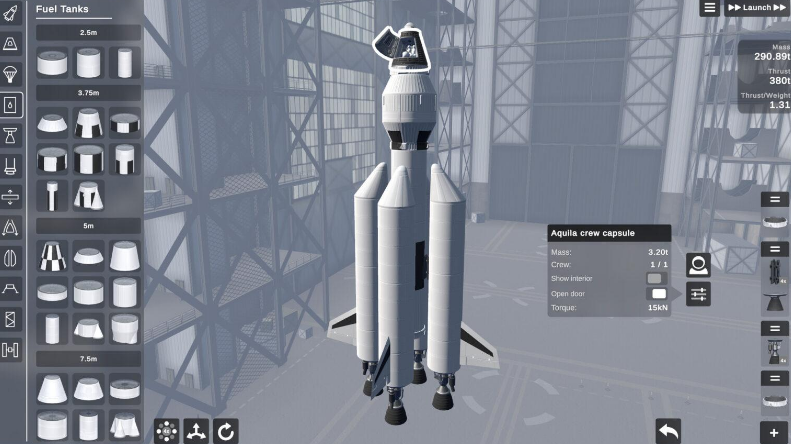Pick the checkered 5m fuel tank
The width and height of the screenshot is (791, 444).
pyautogui.click(x=53, y=256)
